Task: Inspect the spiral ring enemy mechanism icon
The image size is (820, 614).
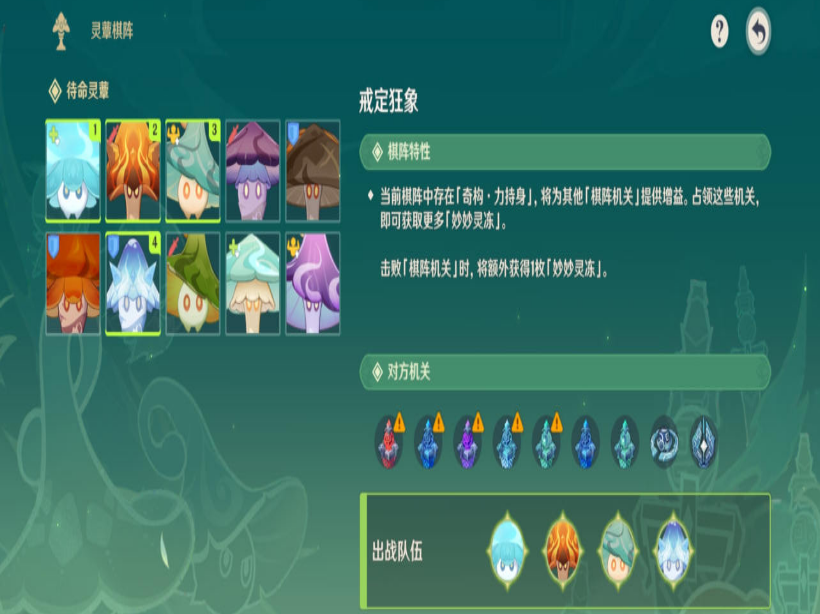Action: 664,442
